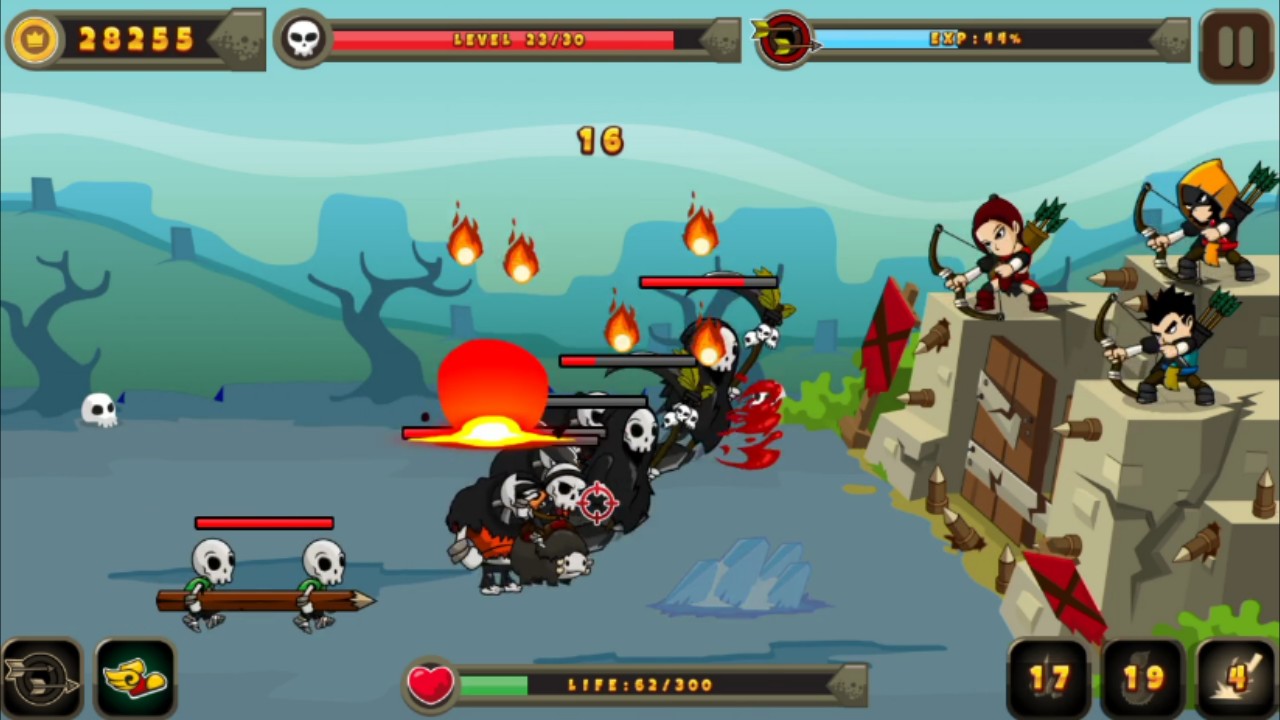Trigger the ground strike skill showing 4

point(1237,680)
